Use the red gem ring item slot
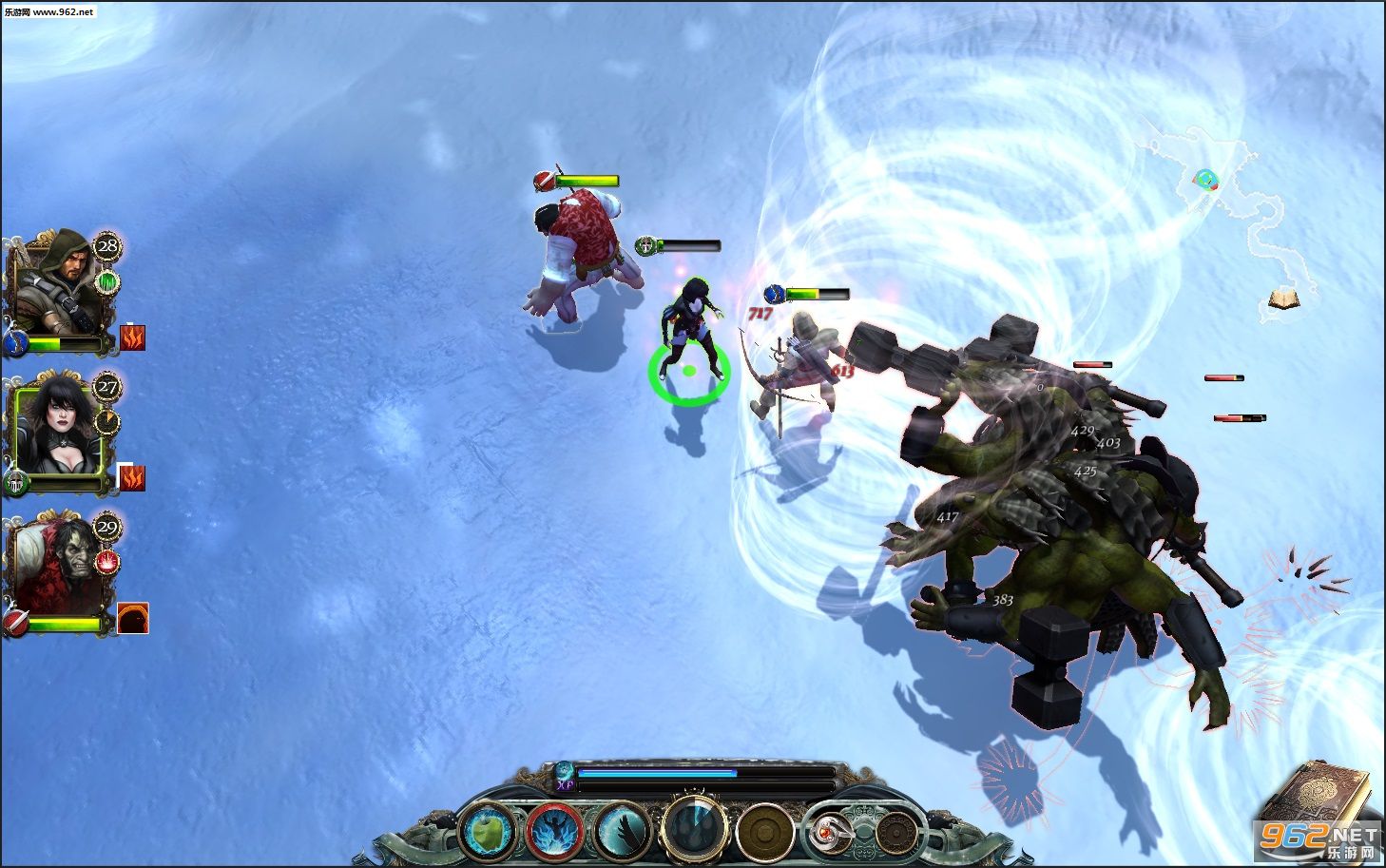The height and width of the screenshot is (868, 1386). point(829,833)
